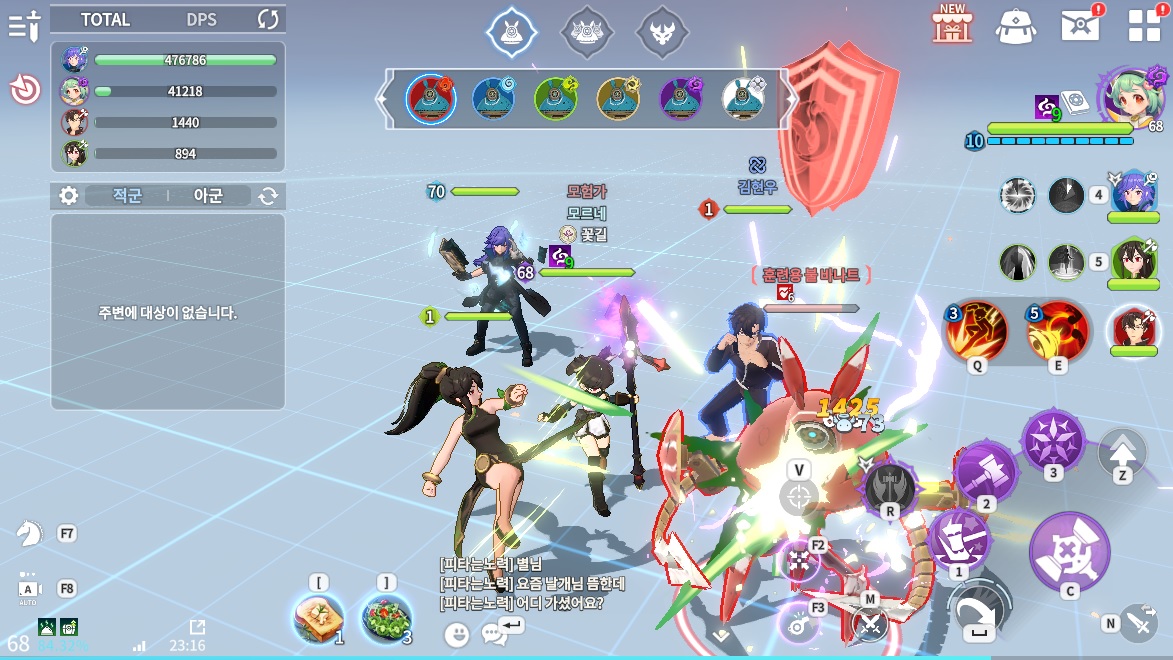1173x660 pixels.
Task: Open the backpack inventory
Action: pyautogui.click(x=1015, y=25)
